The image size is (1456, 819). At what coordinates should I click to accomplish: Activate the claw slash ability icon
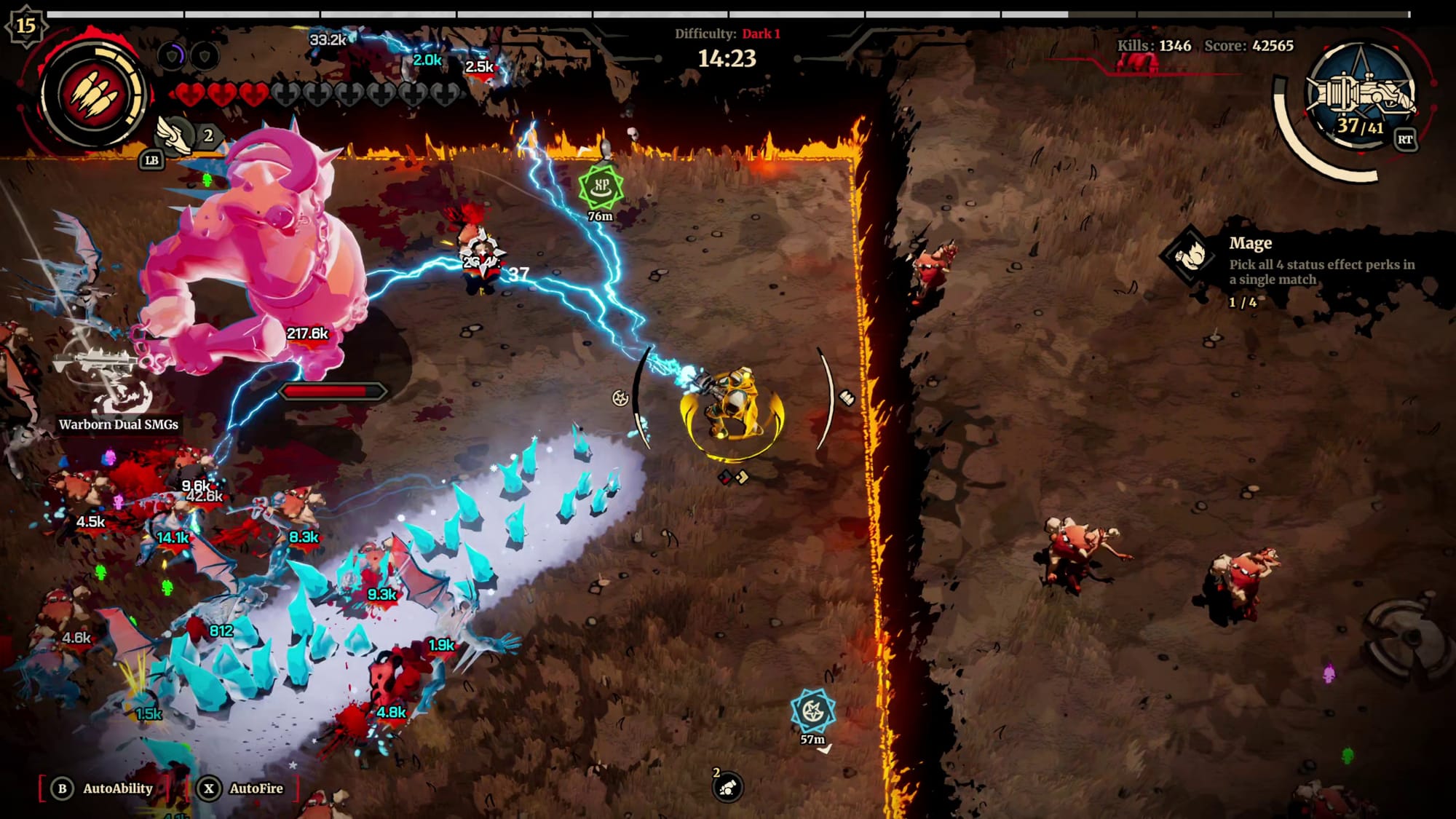pyautogui.click(x=94, y=95)
